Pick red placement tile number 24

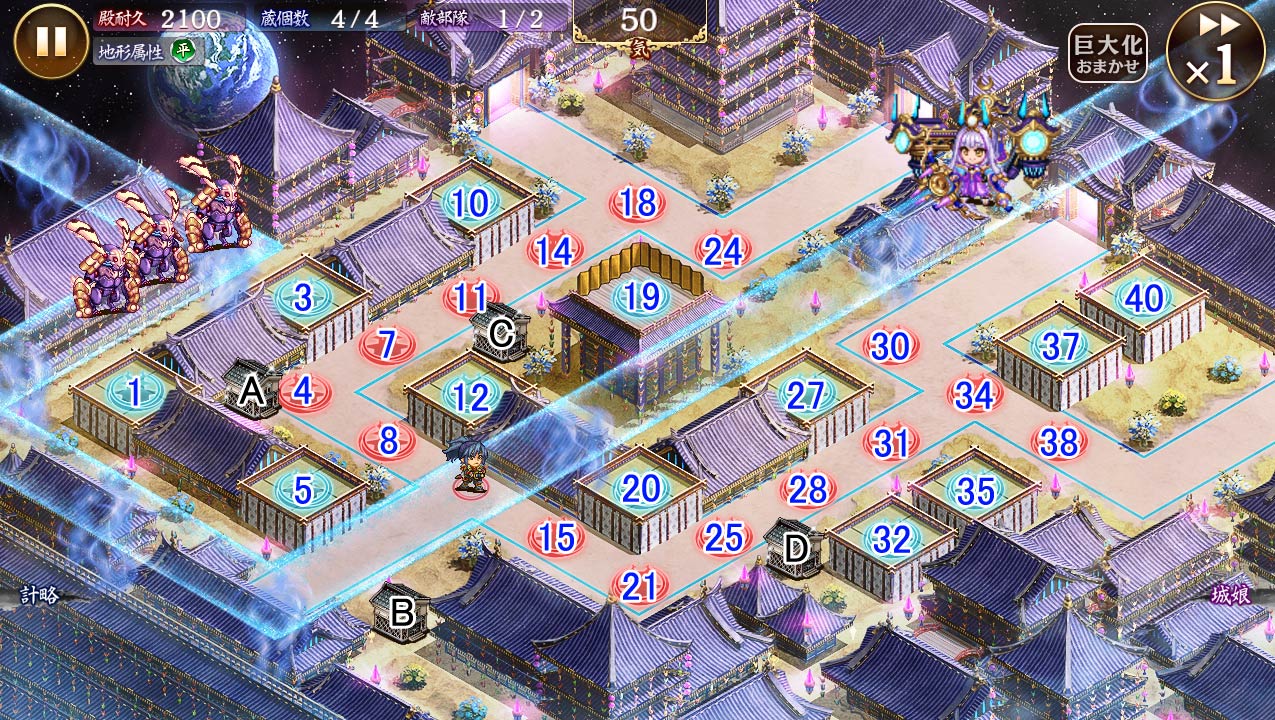722,251
